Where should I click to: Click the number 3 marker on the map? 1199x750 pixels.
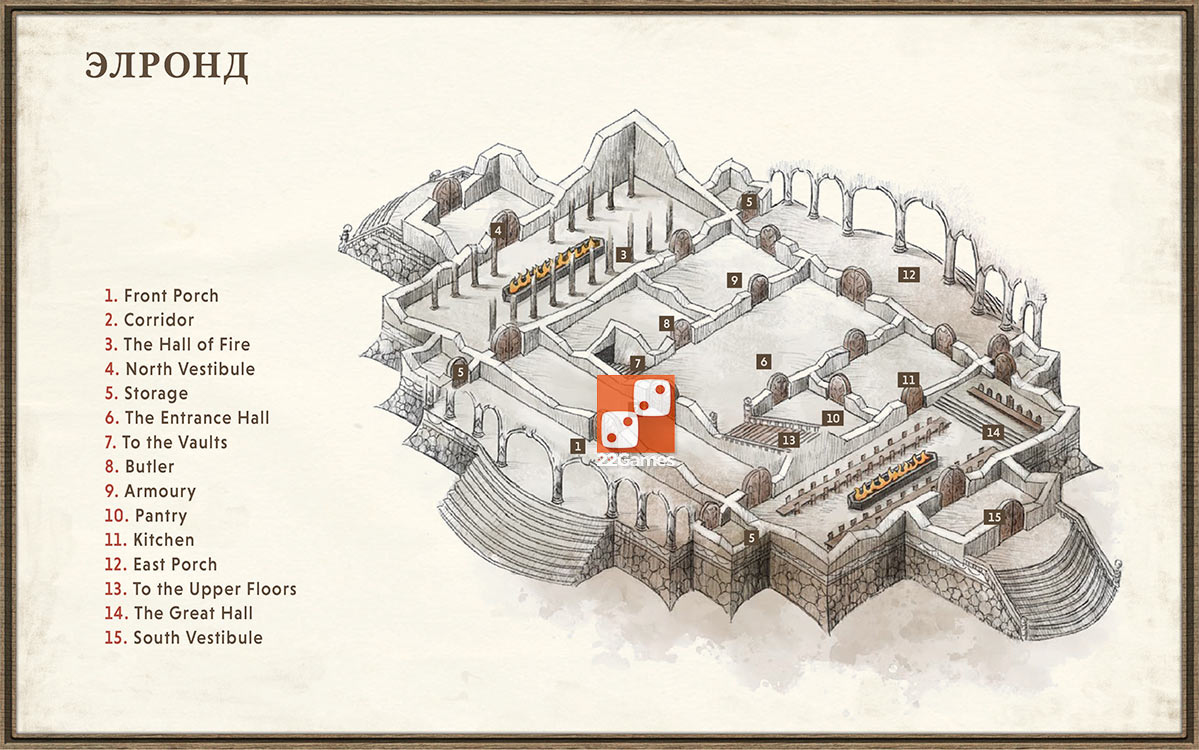(623, 255)
